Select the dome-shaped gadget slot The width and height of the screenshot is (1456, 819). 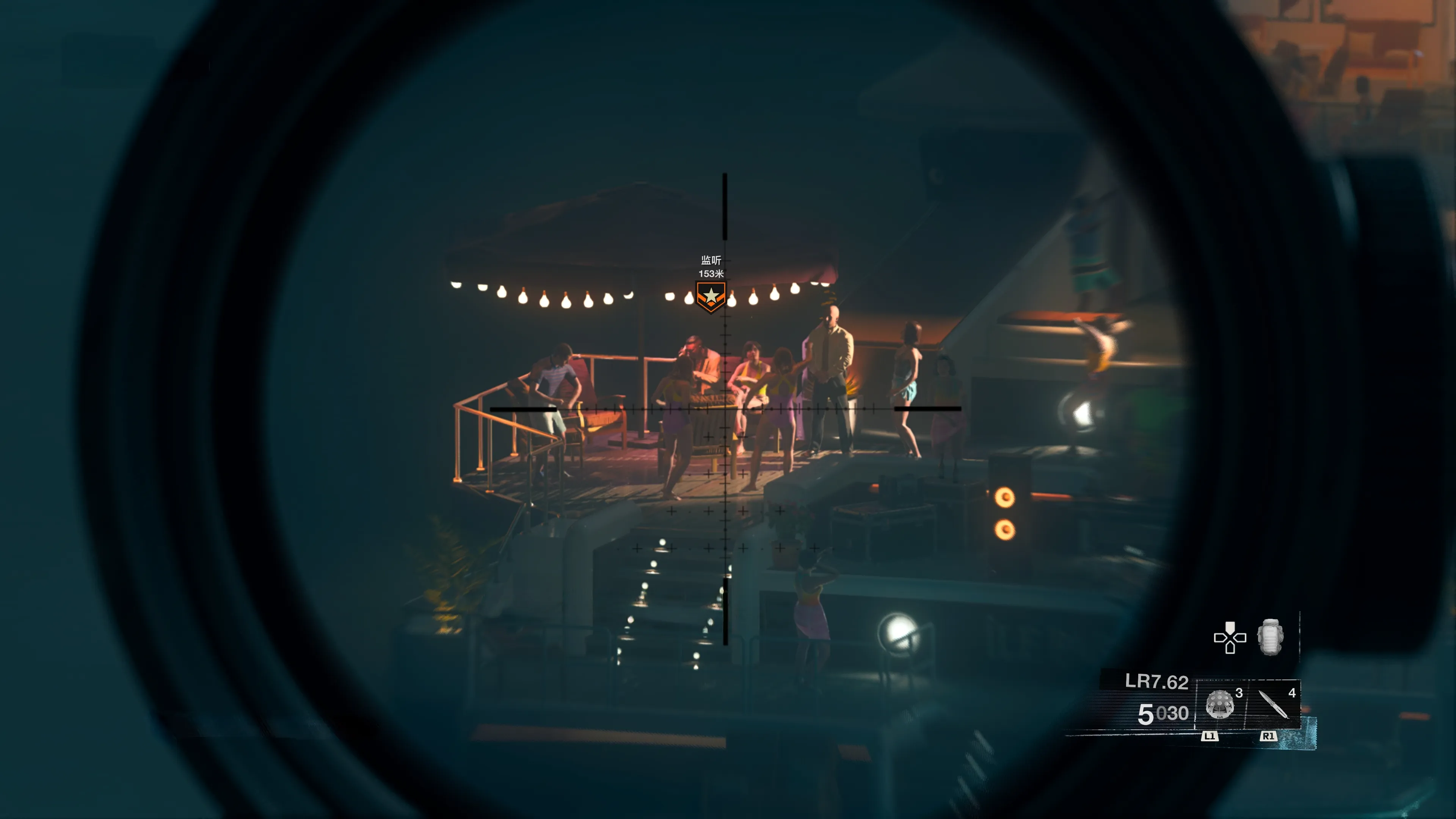coord(1219,704)
